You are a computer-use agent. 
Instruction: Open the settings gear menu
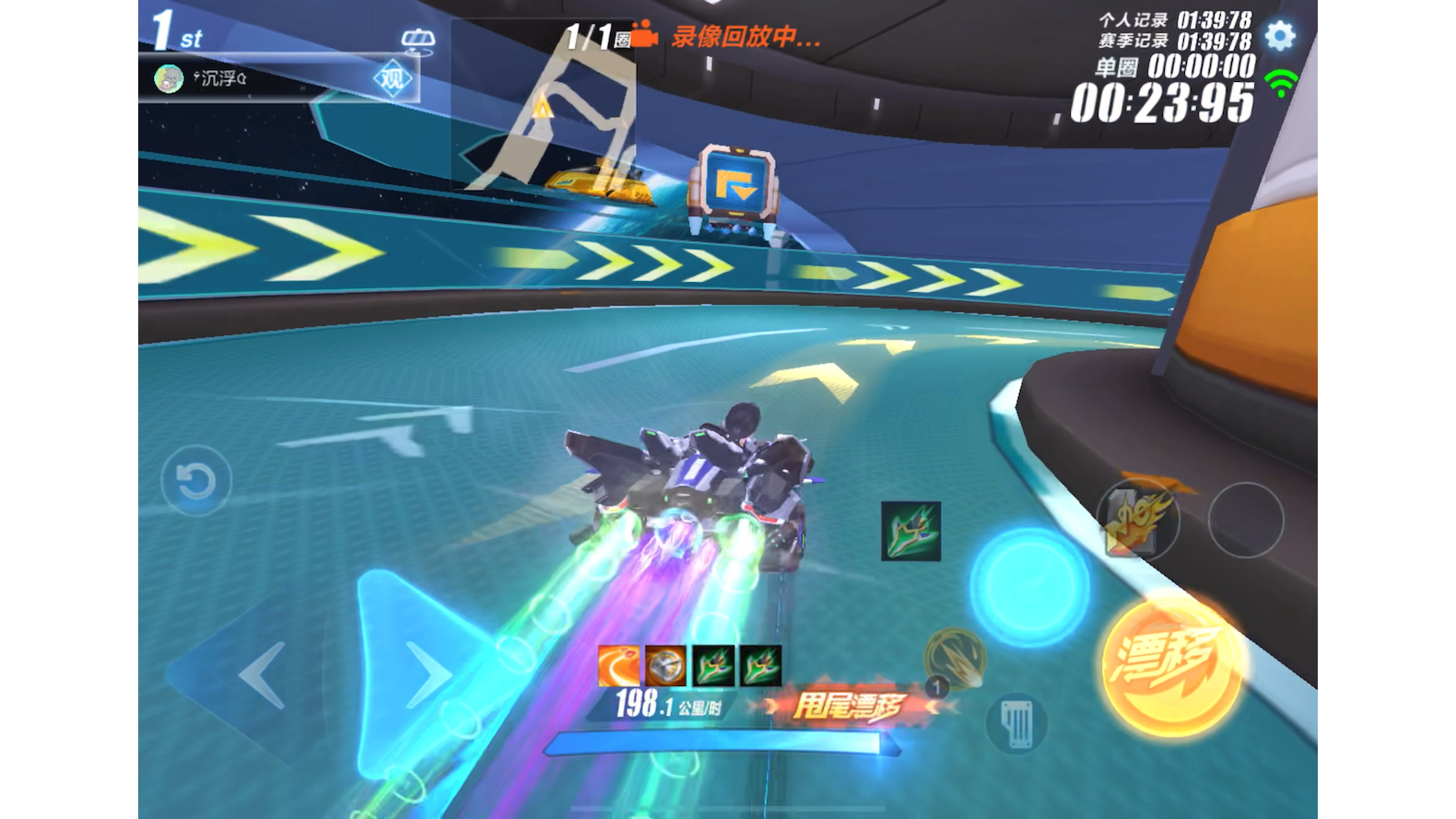coord(1279,36)
